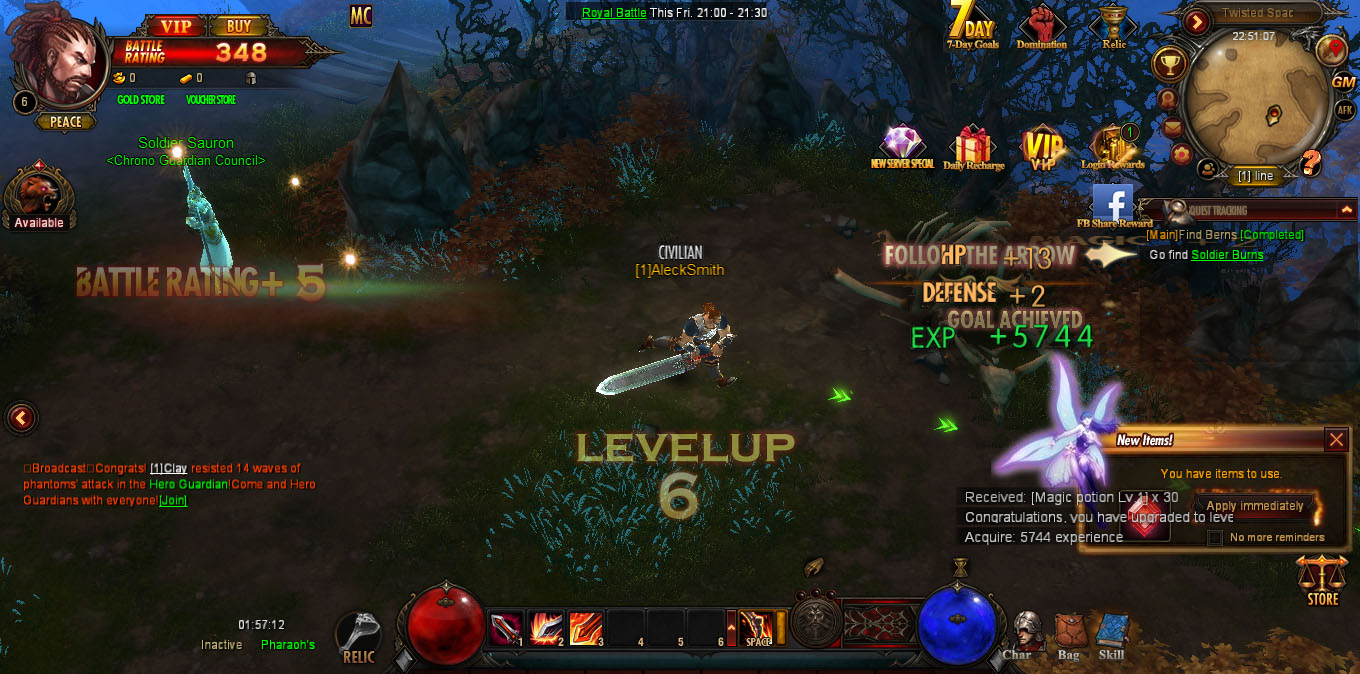Open the FB Share Reward icon

pyautogui.click(x=1112, y=204)
